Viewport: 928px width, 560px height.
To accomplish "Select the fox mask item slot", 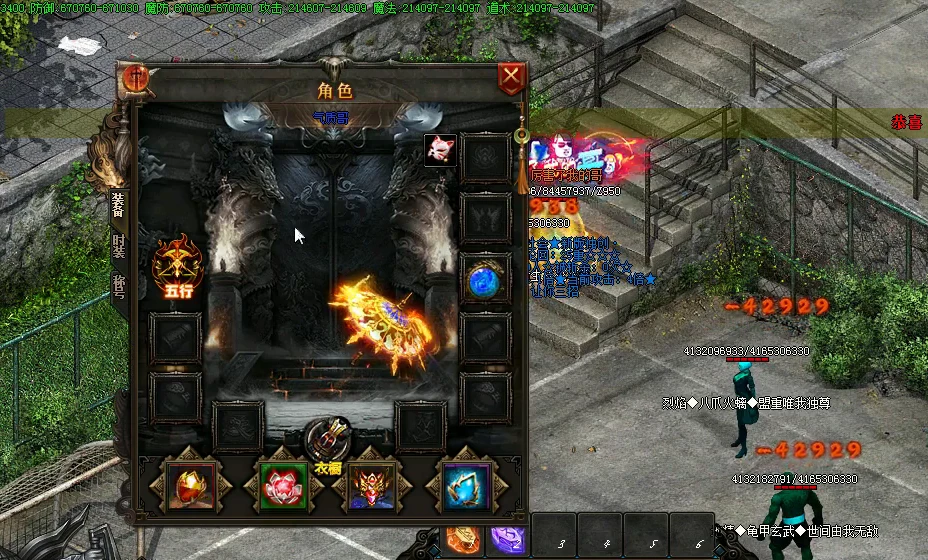I will click(440, 151).
